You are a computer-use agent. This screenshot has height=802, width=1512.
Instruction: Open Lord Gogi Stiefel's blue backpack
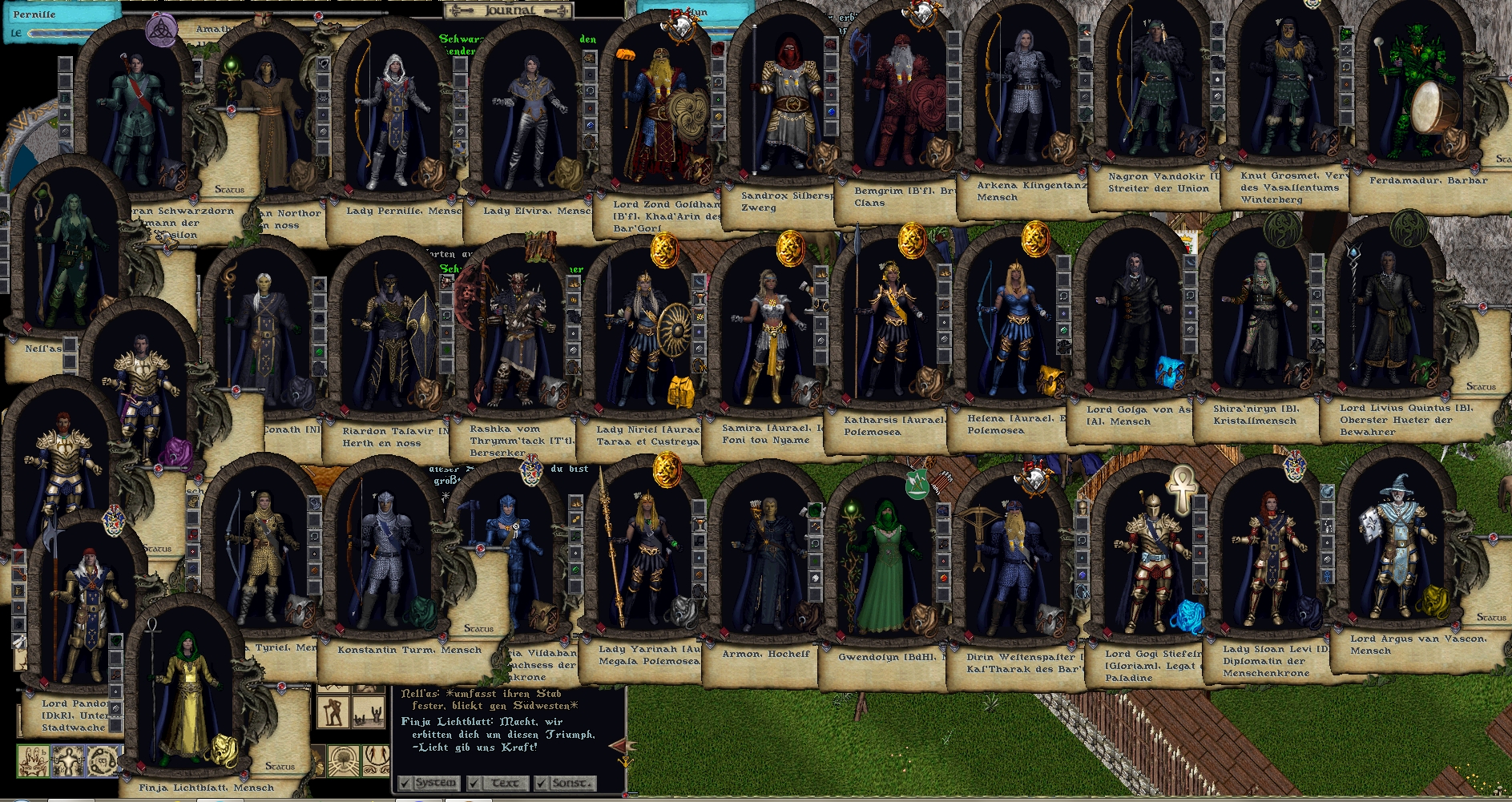(1186, 615)
